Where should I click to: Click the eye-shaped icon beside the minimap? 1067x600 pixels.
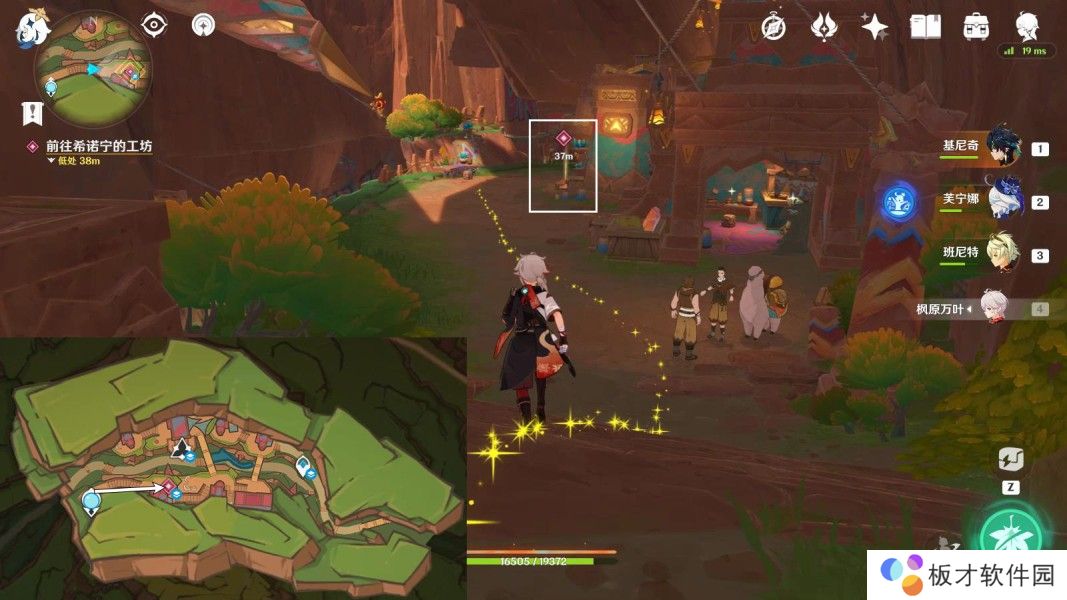pos(154,25)
